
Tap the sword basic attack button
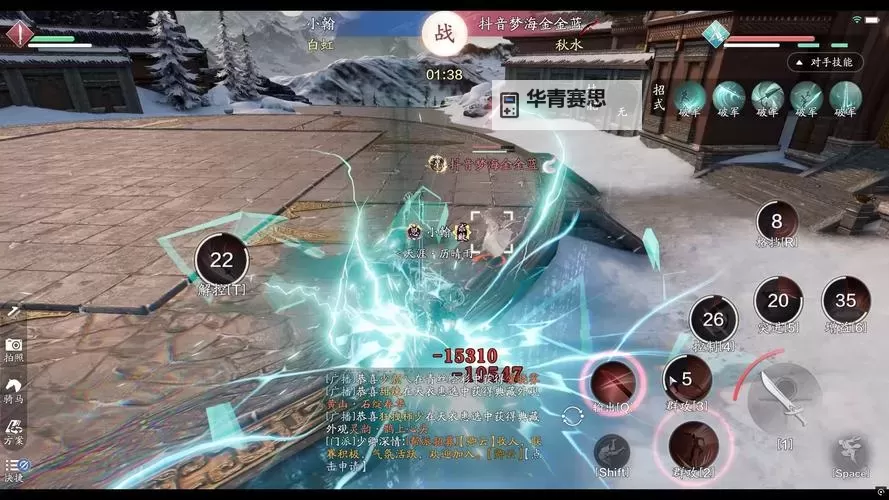[785, 398]
